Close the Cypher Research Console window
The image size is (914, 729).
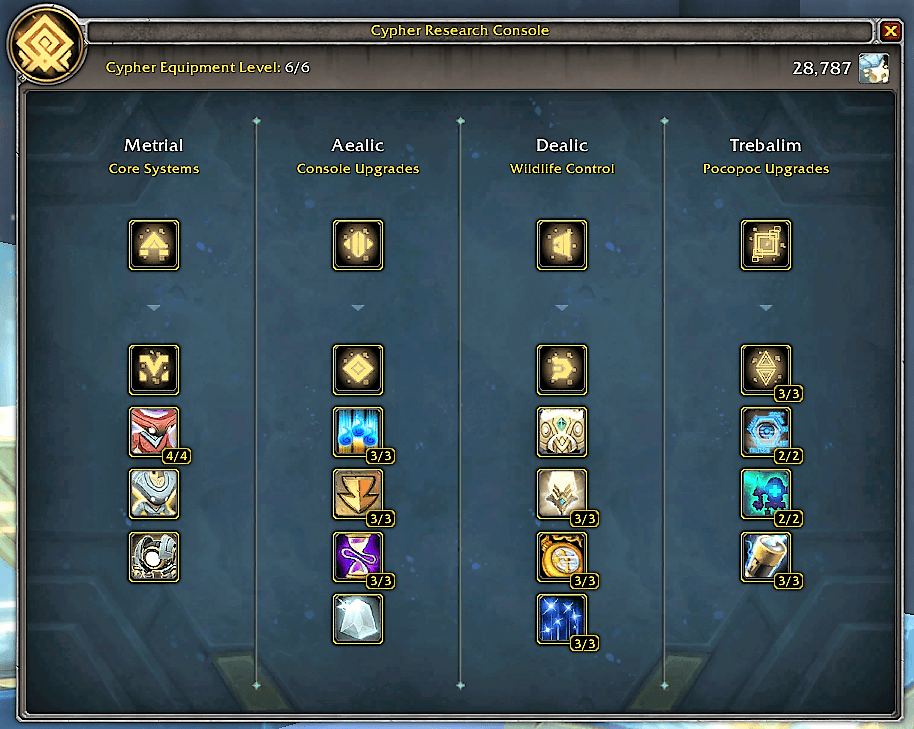[x=890, y=31]
